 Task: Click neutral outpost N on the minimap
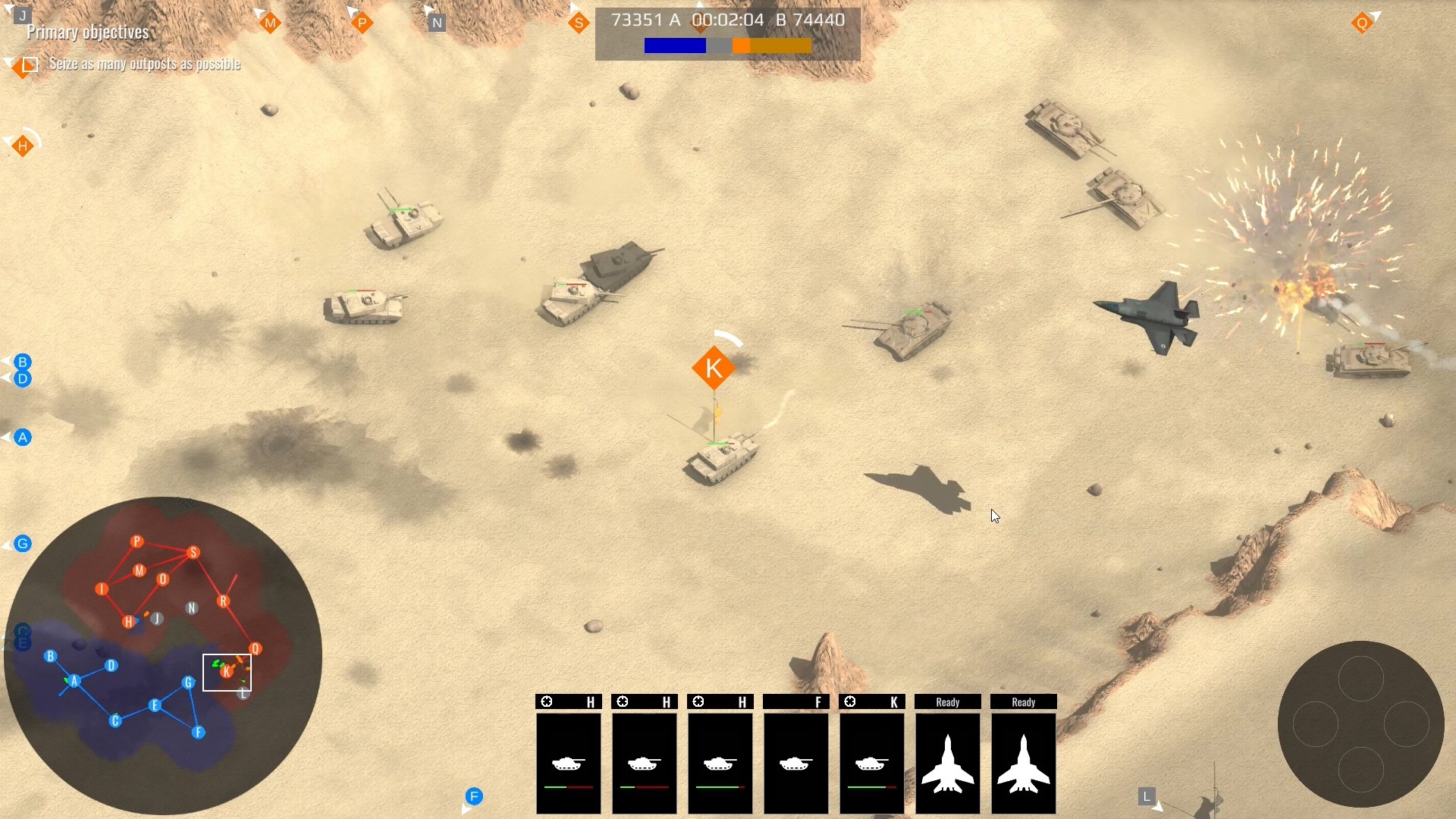pos(192,608)
